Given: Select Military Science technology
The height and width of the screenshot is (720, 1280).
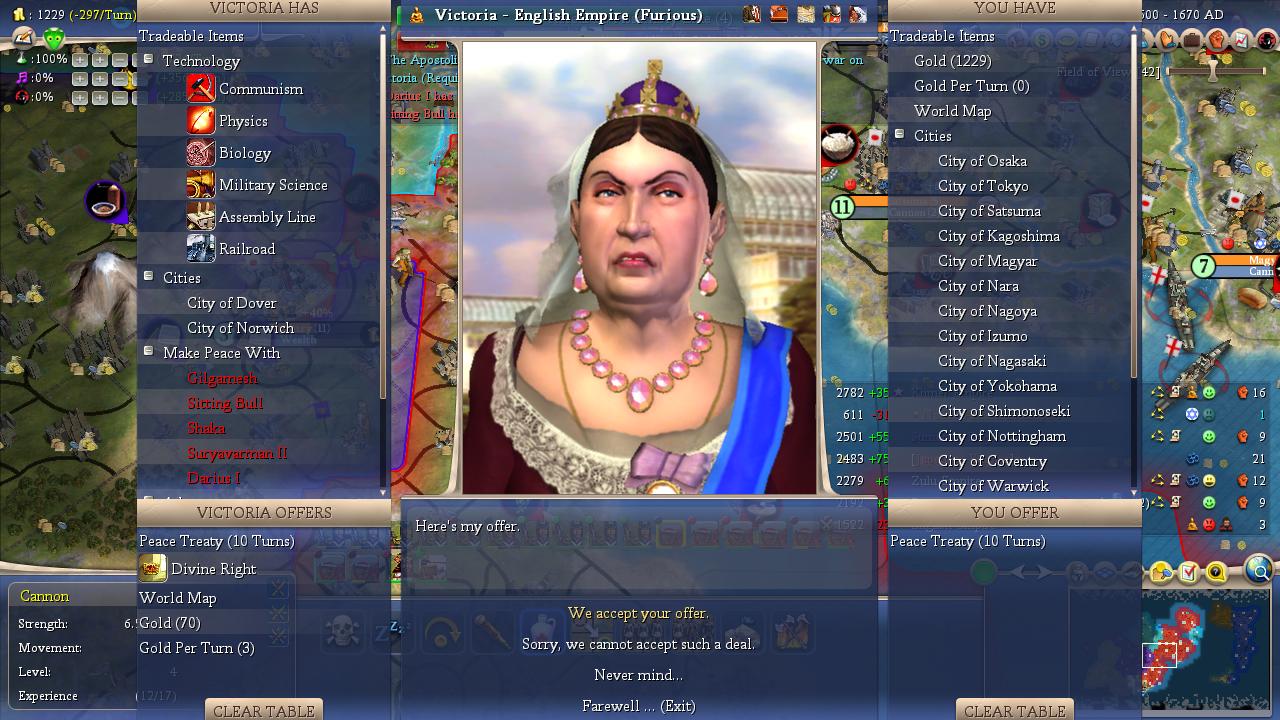Looking at the screenshot, I should coord(272,185).
